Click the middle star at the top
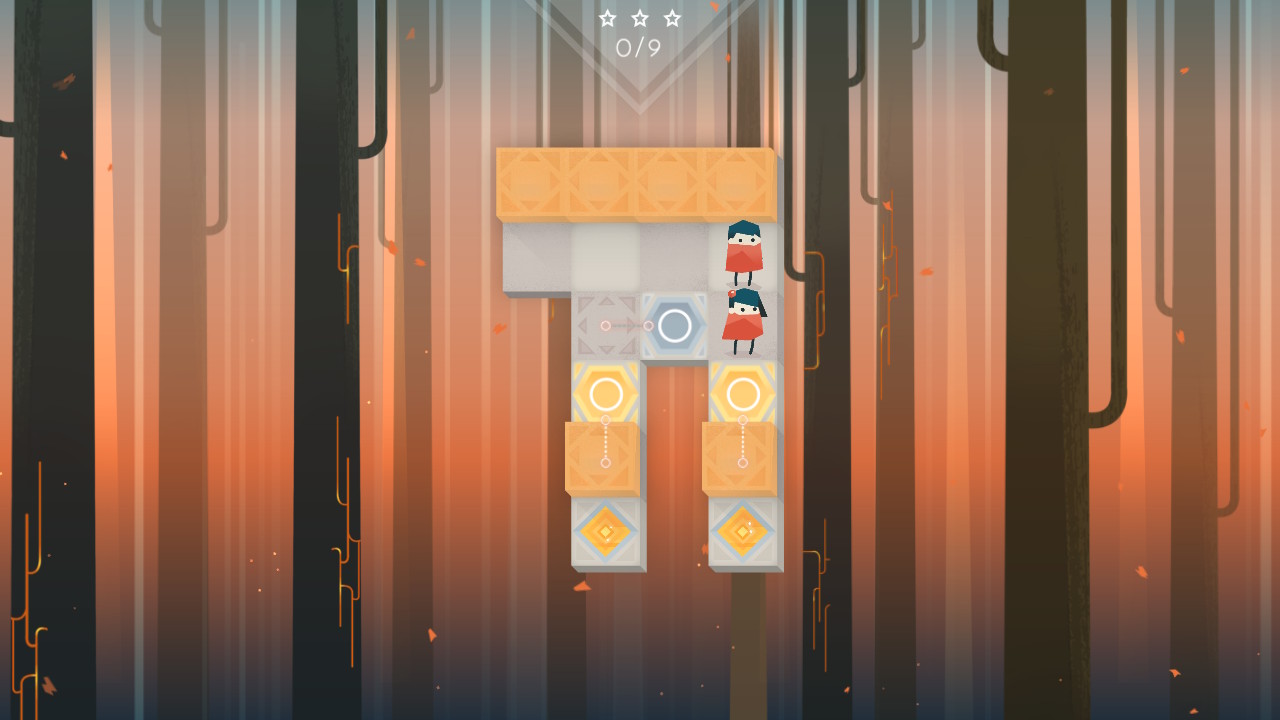1280x720 pixels. [x=638, y=16]
